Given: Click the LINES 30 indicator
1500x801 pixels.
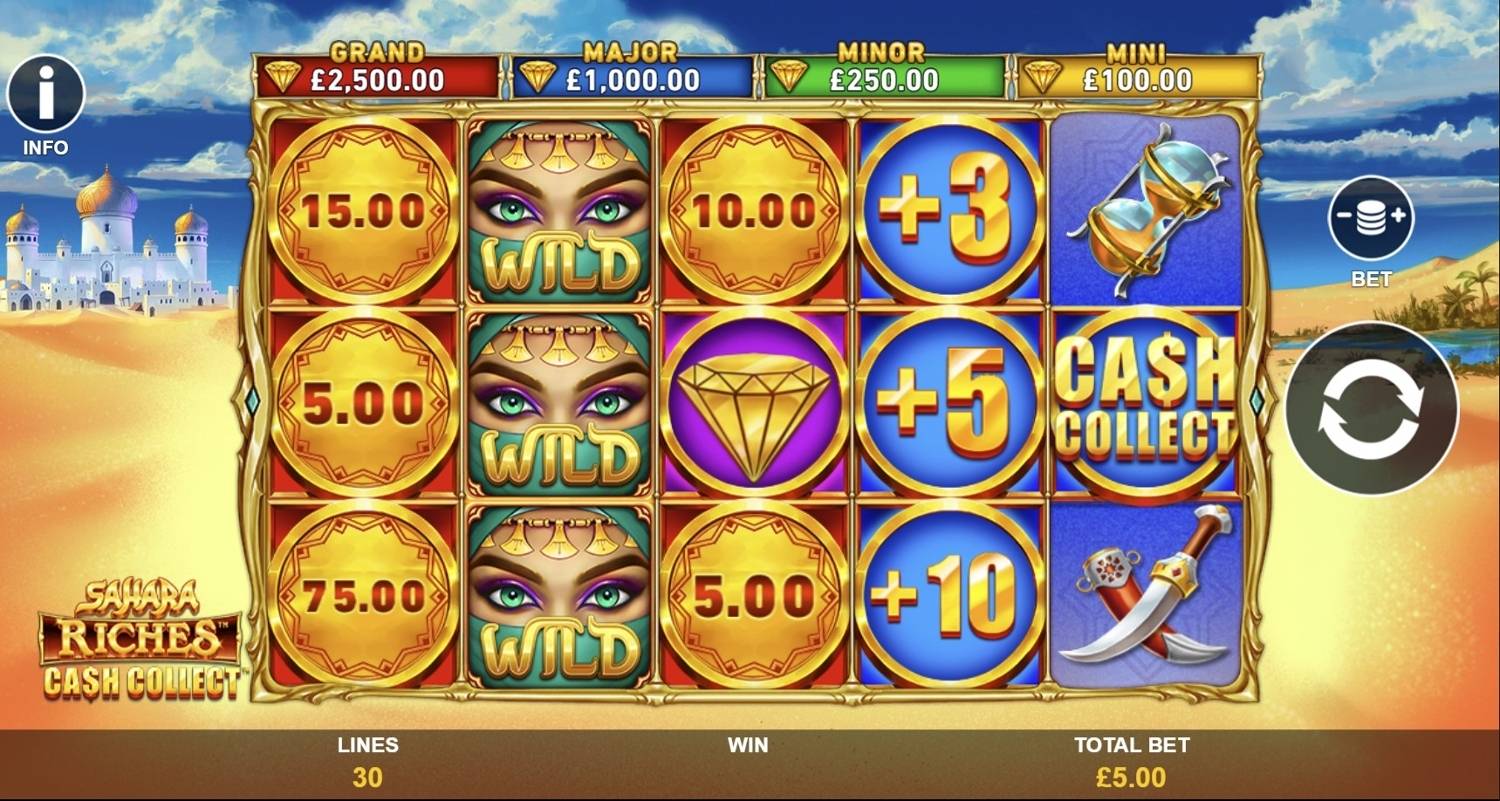Looking at the screenshot, I should click(x=367, y=760).
